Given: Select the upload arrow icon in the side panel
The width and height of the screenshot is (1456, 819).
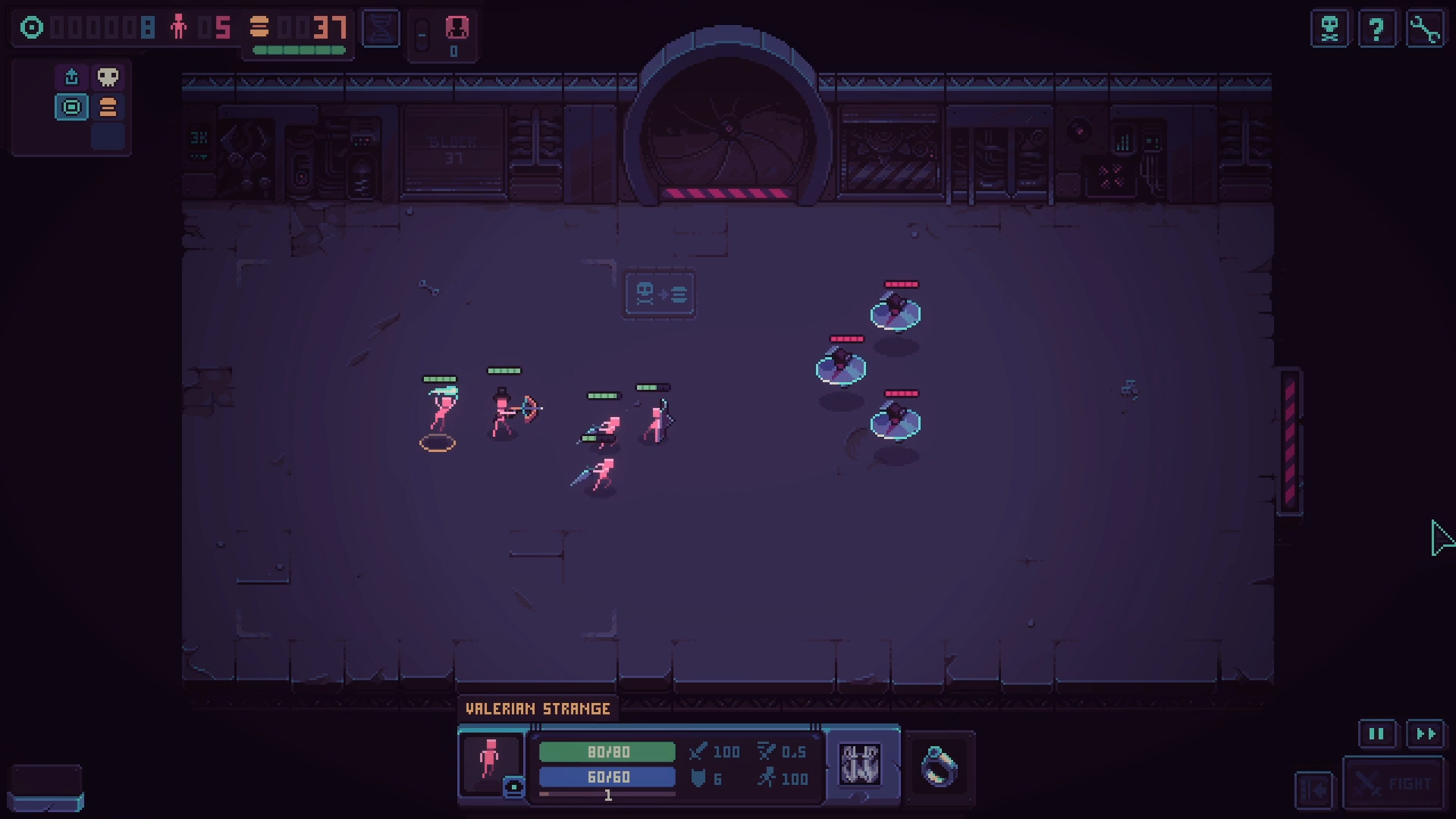Looking at the screenshot, I should click(x=71, y=77).
